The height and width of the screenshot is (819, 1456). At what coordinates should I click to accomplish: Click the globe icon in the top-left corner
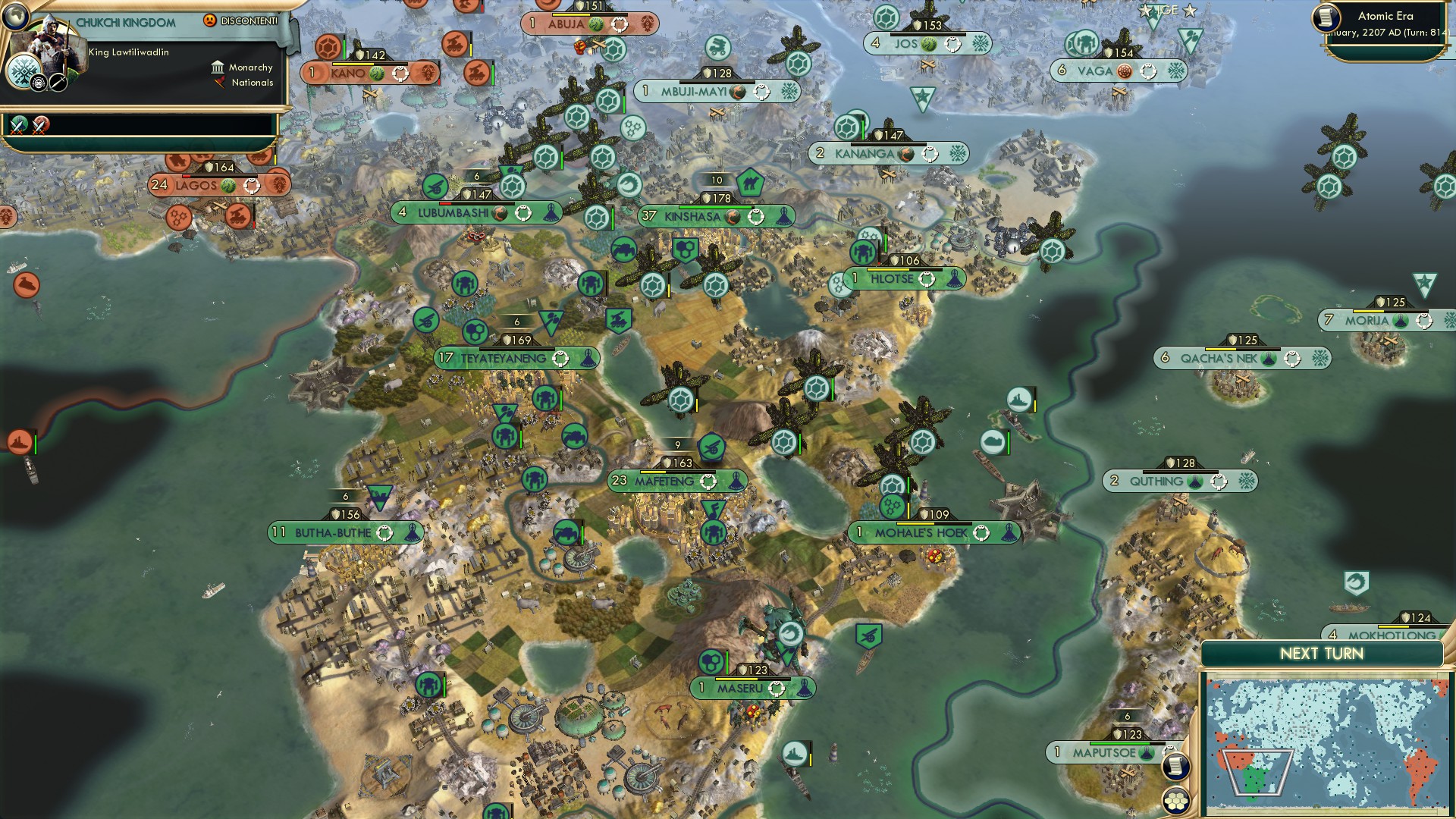15,17
